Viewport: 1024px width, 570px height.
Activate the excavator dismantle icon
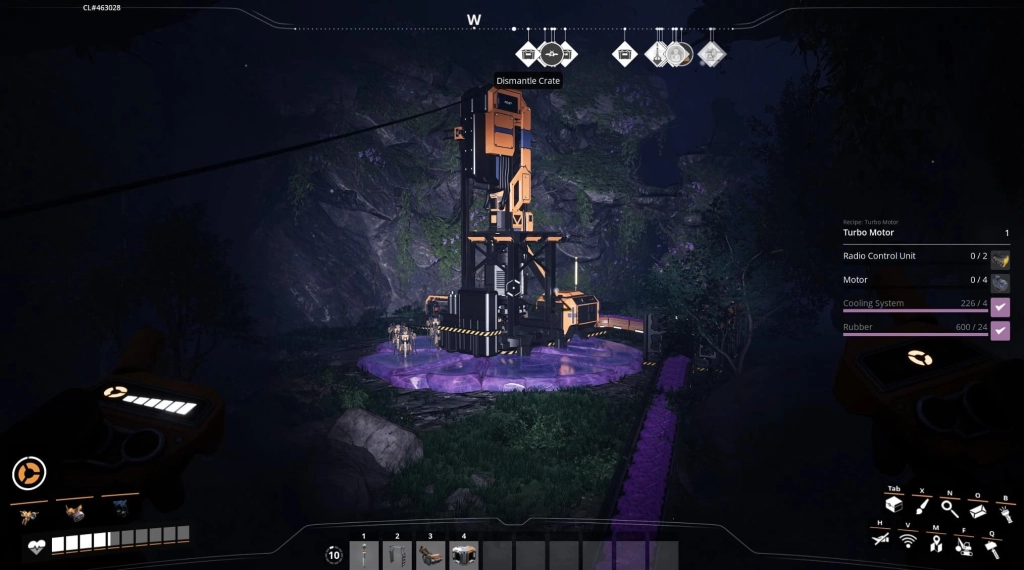964,546
